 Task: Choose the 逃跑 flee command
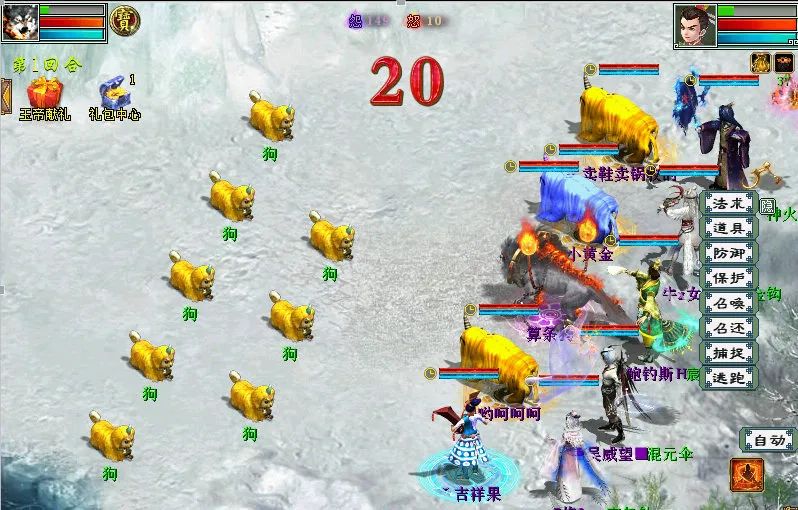[x=729, y=378]
